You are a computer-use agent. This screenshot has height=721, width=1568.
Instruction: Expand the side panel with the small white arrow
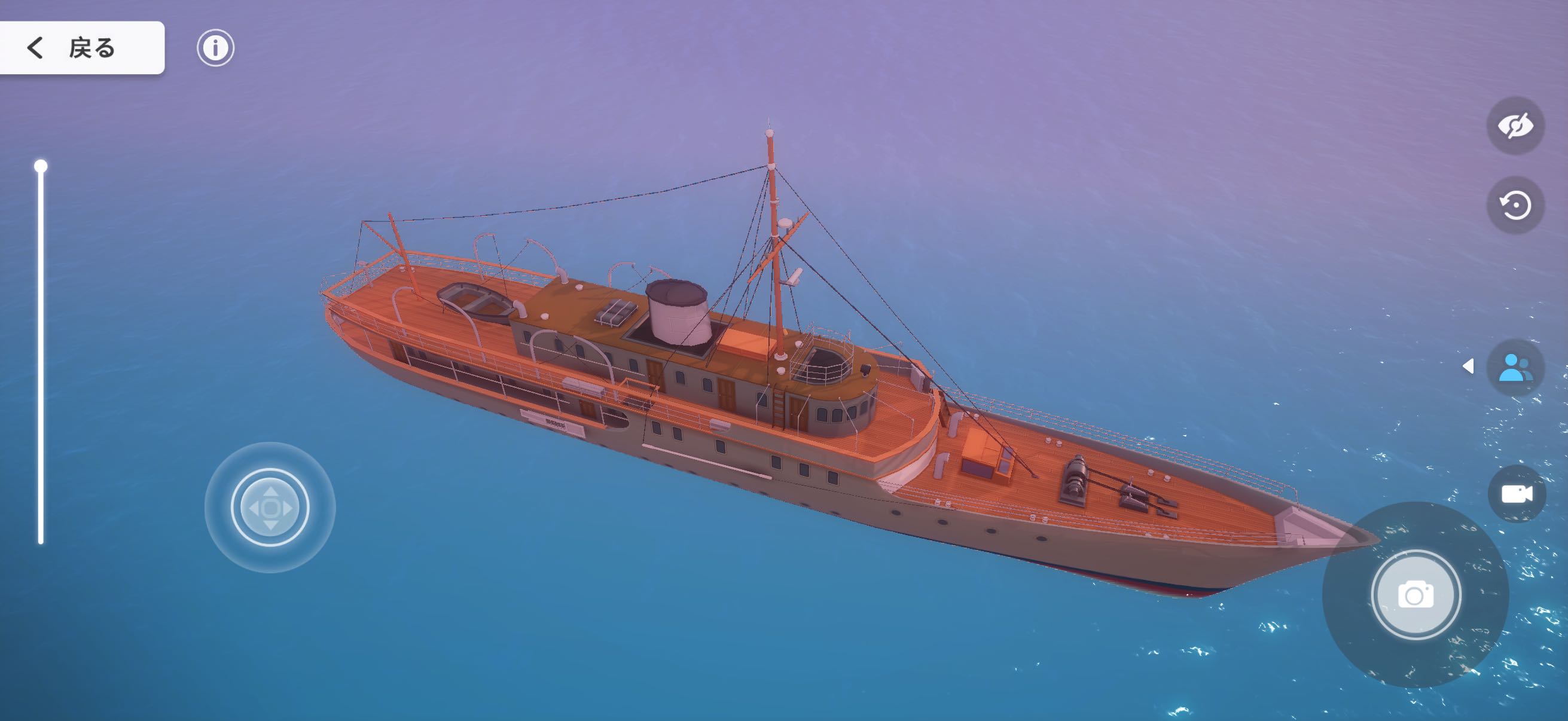click(1468, 366)
